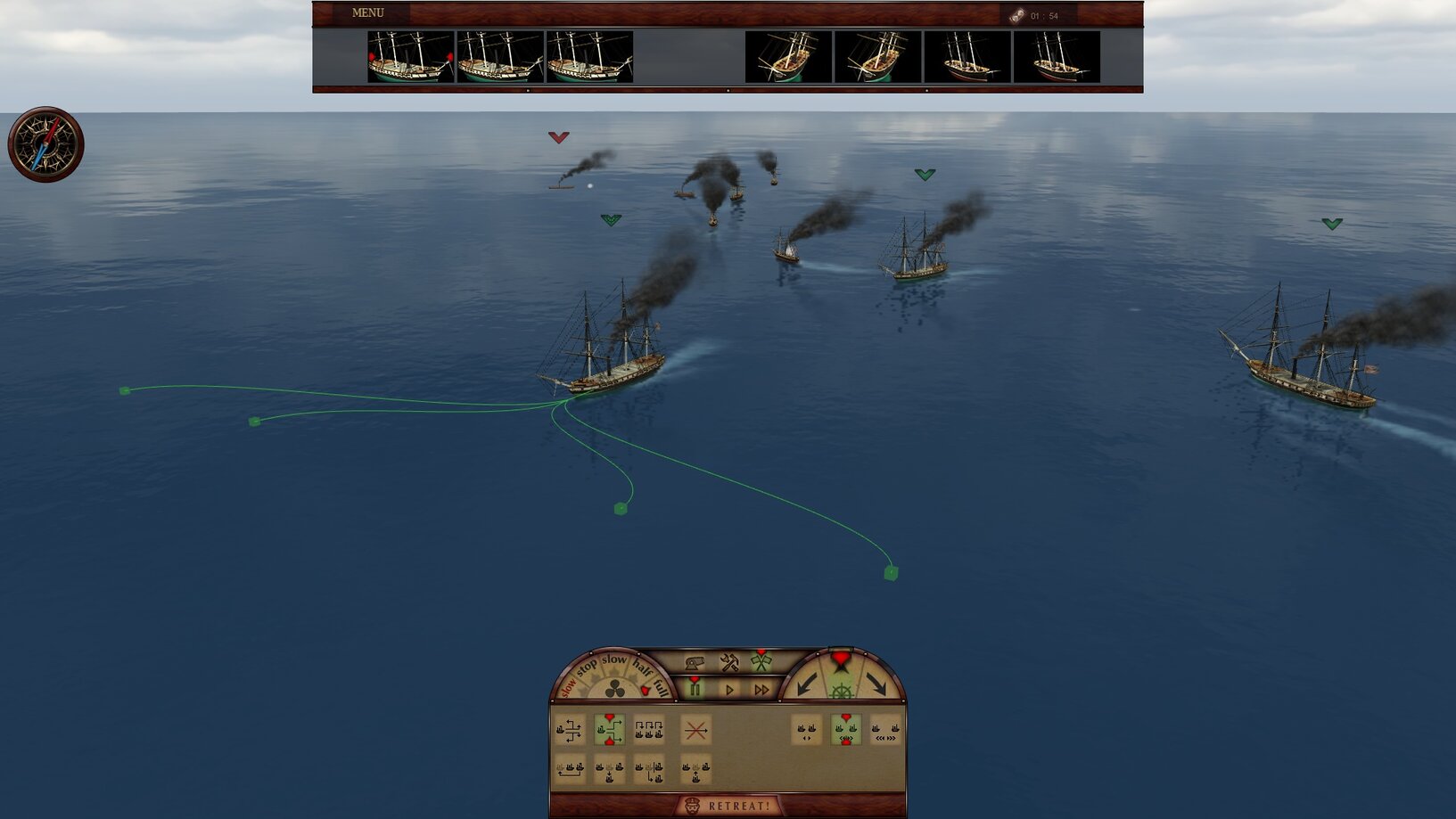Turn the ship to port with left arrow
Image resolution: width=1456 pixels, height=819 pixels.
pyautogui.click(x=808, y=684)
